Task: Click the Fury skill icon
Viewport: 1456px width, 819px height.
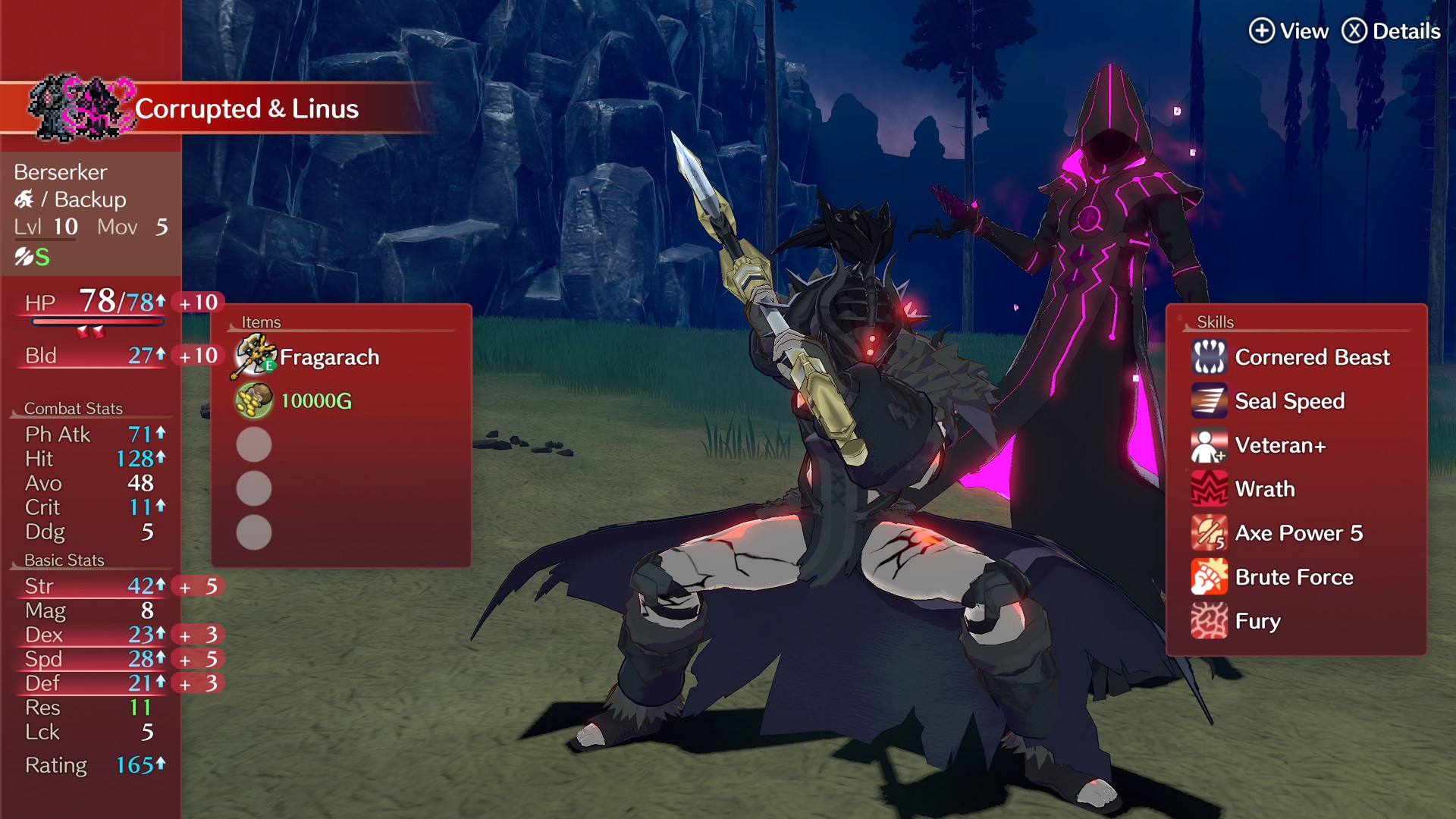Action: point(1210,621)
